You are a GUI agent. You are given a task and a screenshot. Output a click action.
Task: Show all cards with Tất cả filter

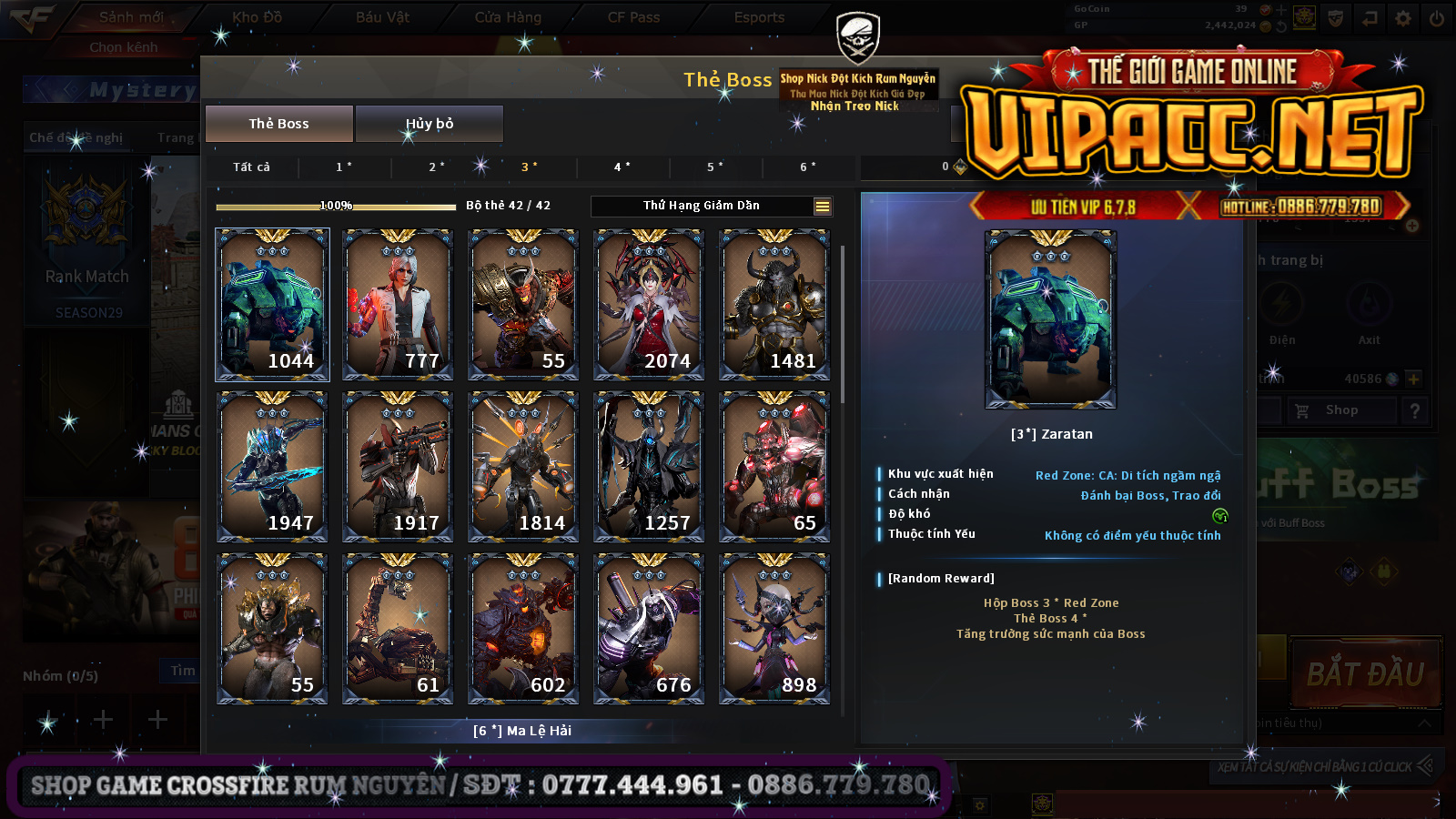251,167
